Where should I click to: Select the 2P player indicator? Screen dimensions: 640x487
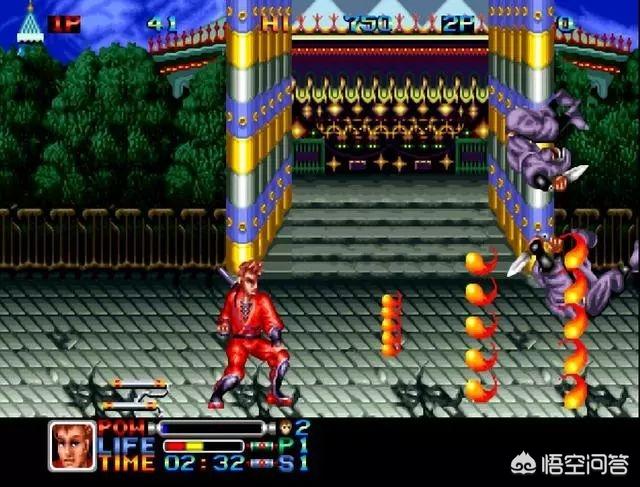click(460, 23)
